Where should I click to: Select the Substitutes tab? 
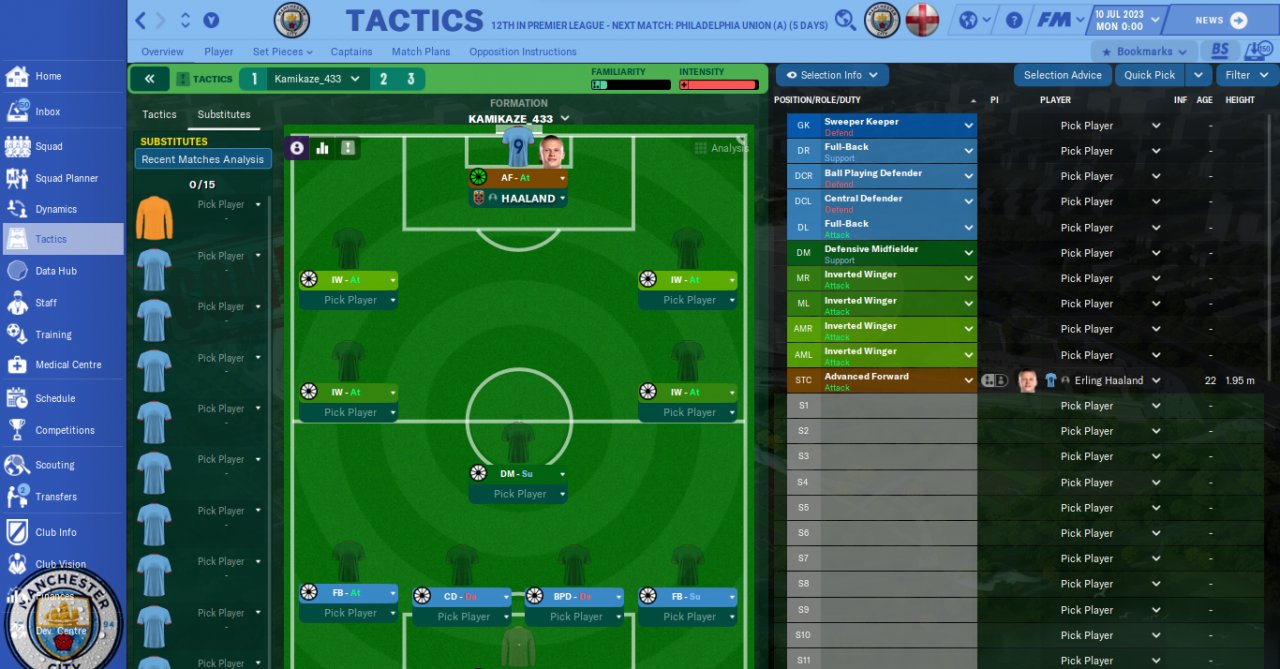(x=224, y=115)
